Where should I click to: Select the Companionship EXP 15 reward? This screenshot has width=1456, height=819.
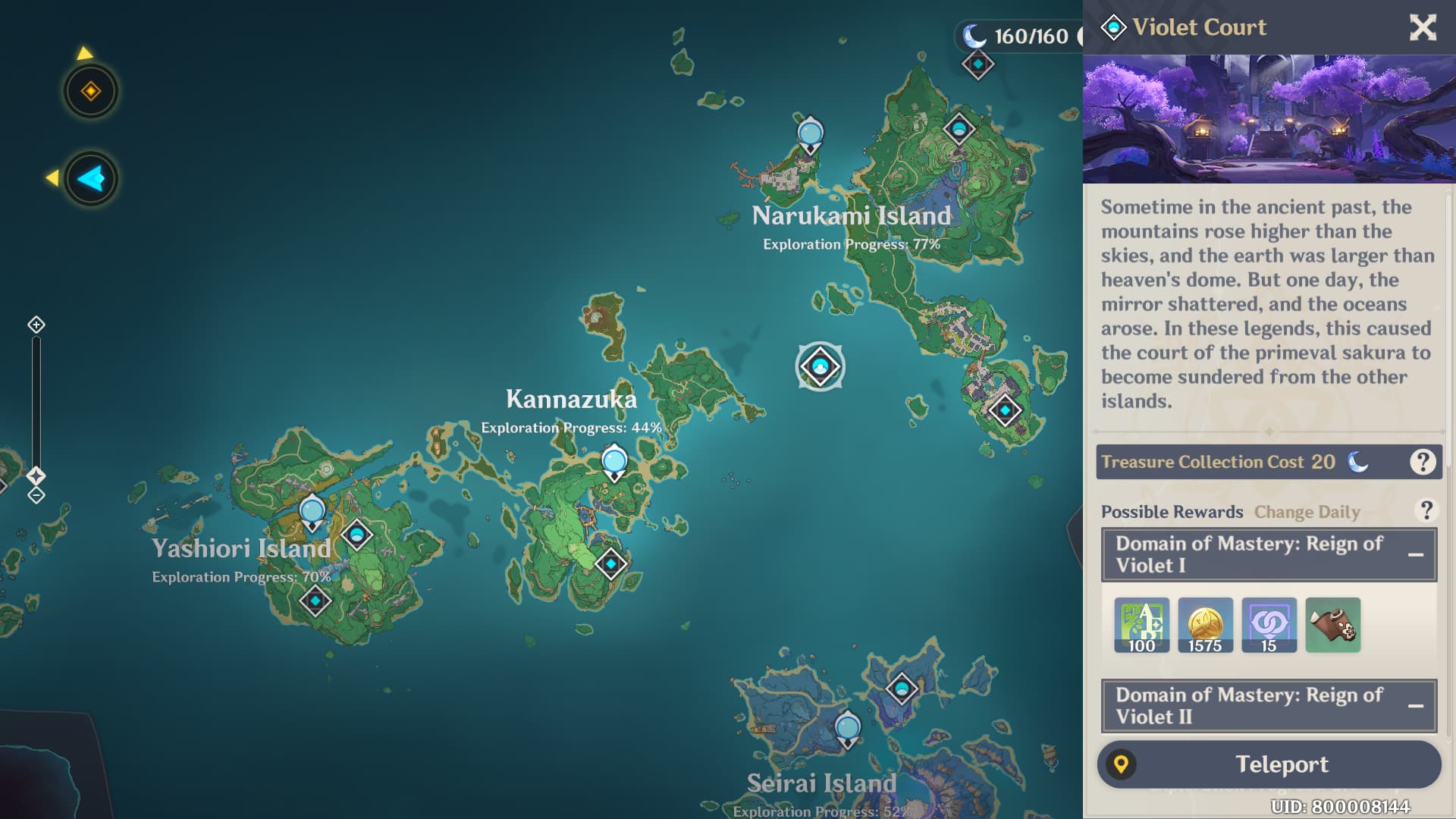[1269, 626]
